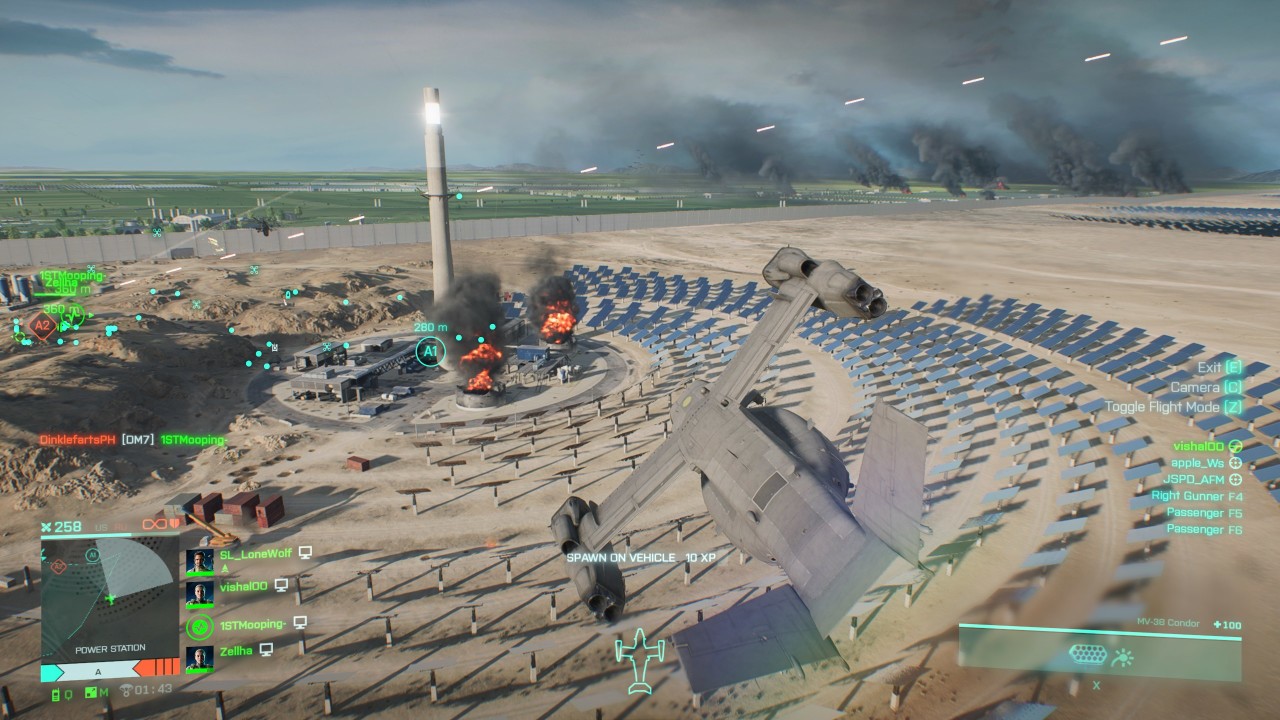Viewport: 1280px width, 720px height.
Task: Click the aircraft silhouette icon bottom center
Action: 638,660
